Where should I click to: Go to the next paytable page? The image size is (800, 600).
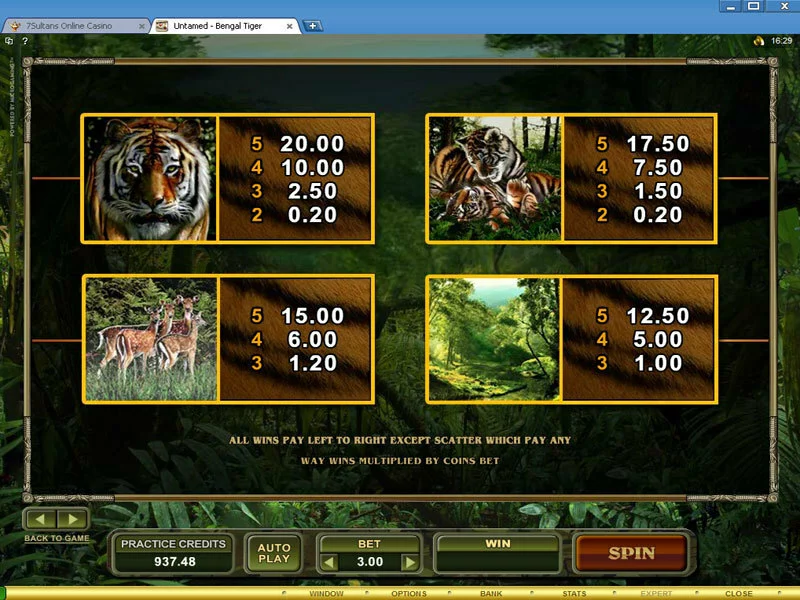point(72,519)
